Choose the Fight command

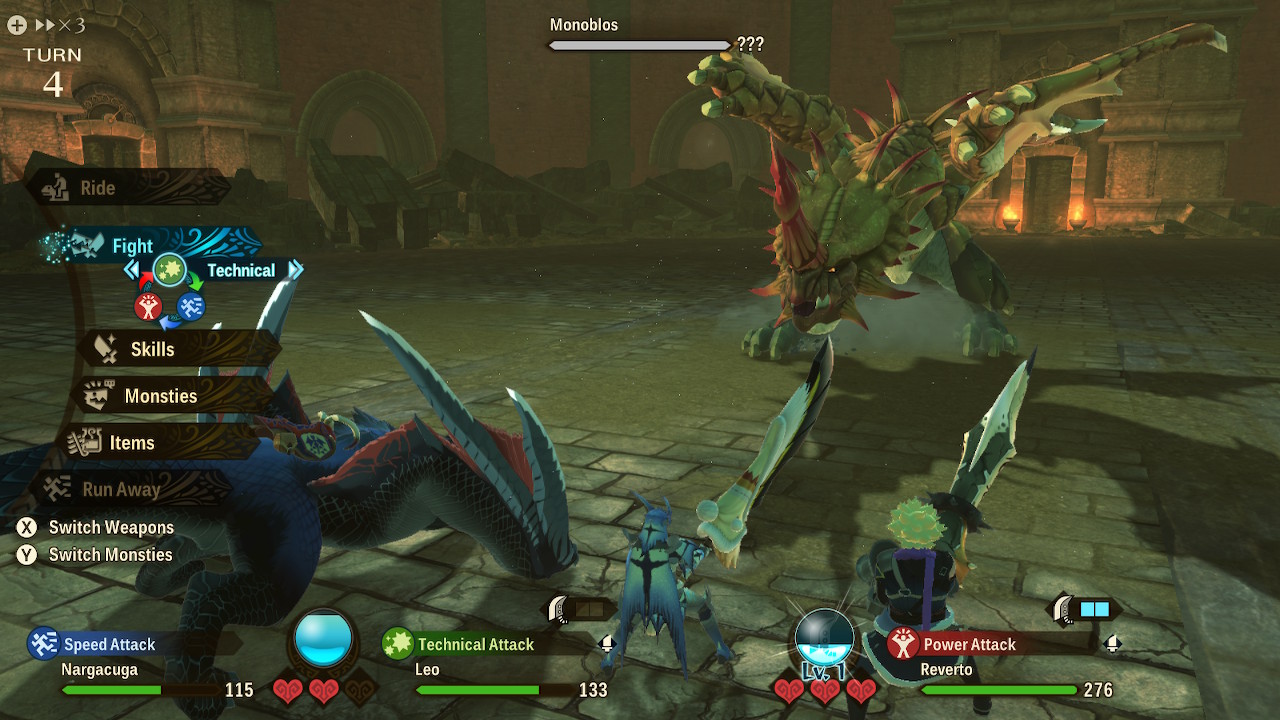point(132,246)
